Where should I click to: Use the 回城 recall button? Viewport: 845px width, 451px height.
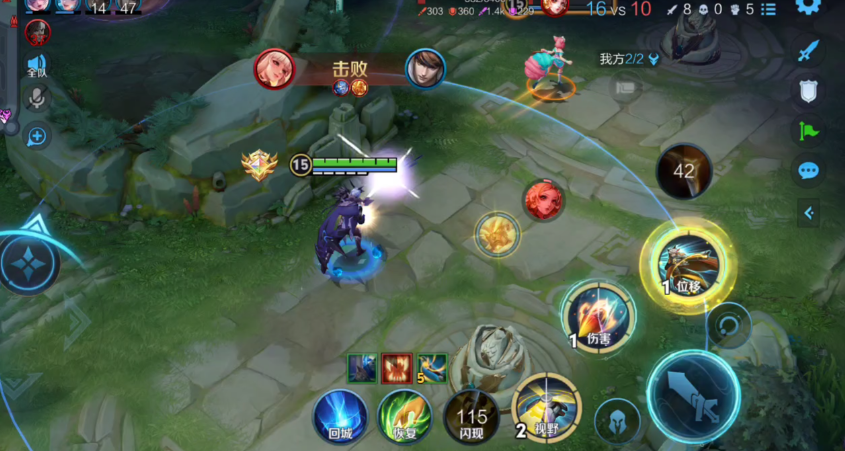click(340, 415)
